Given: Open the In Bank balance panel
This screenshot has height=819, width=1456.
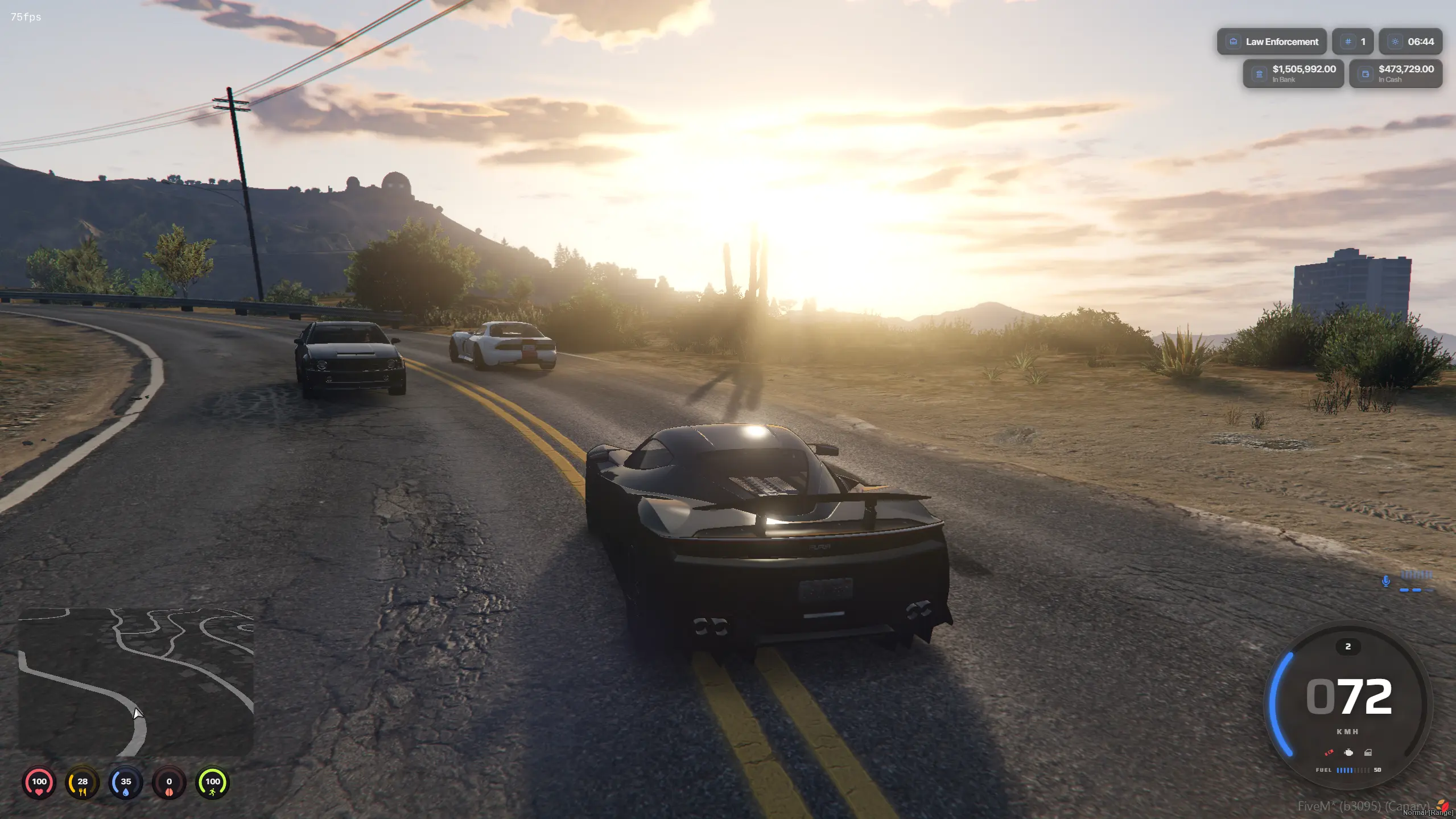Looking at the screenshot, I should click(1293, 73).
